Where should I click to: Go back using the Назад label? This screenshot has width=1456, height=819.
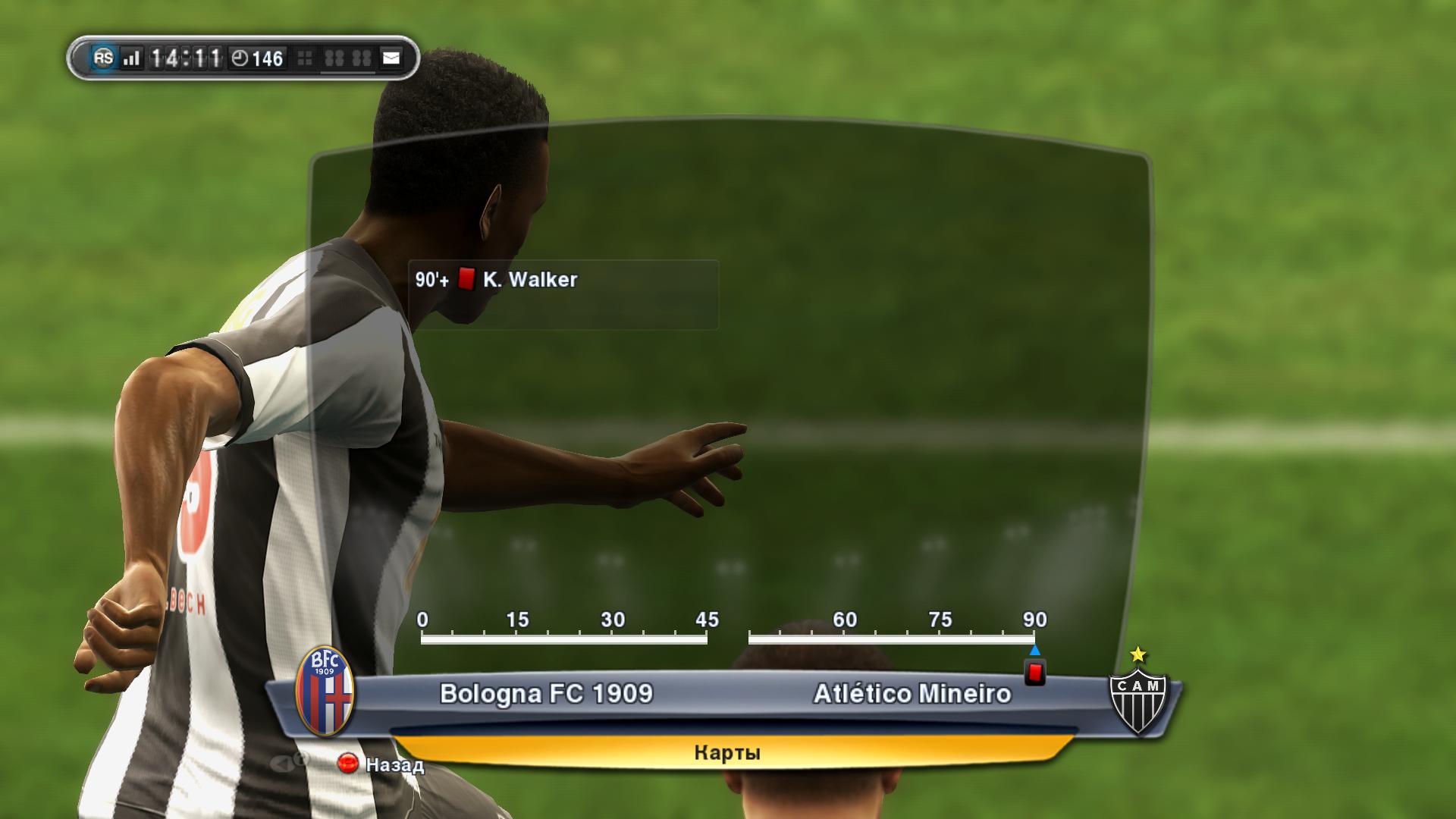click(x=394, y=764)
